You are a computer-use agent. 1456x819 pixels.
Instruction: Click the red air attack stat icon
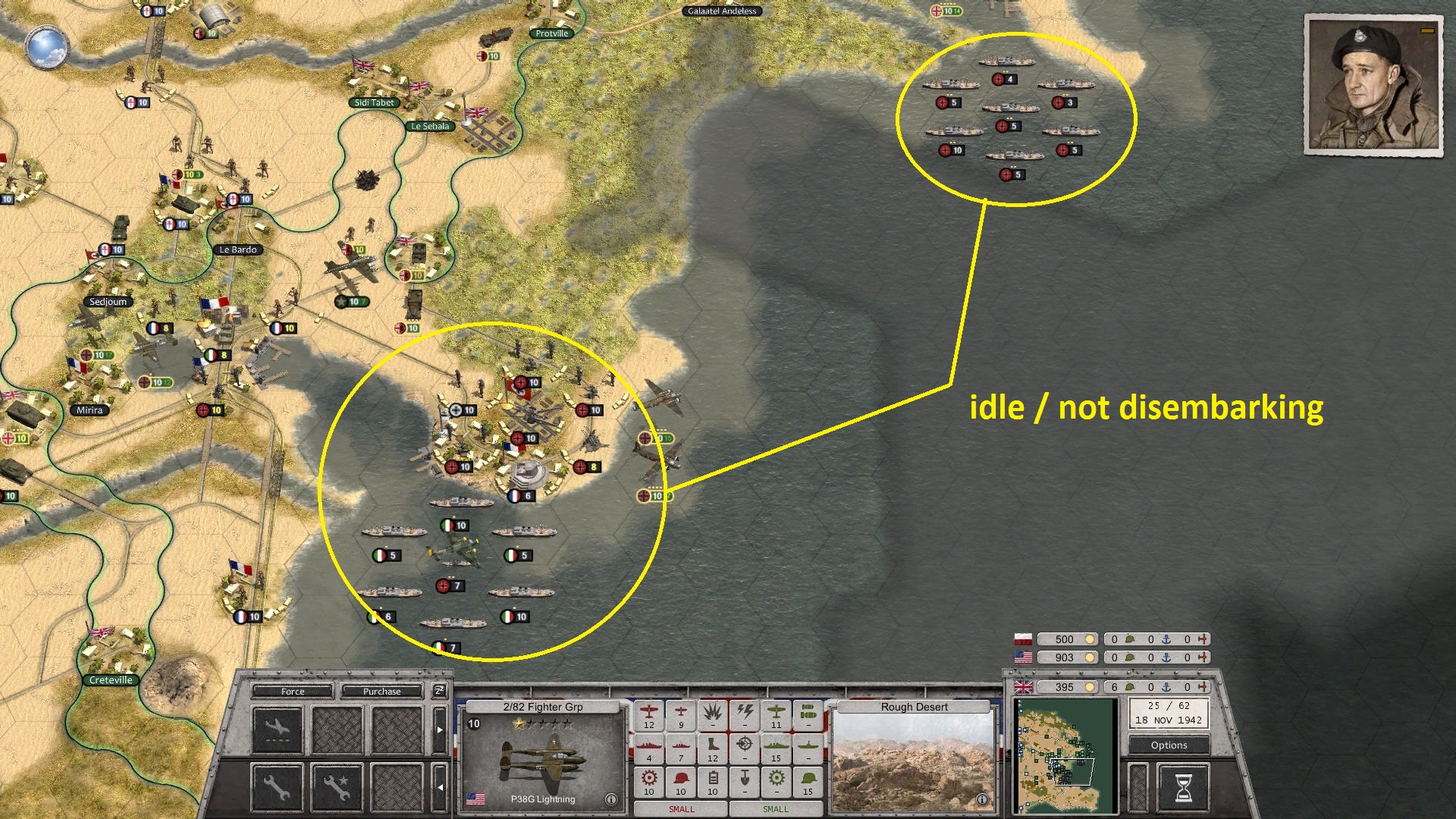(x=649, y=715)
